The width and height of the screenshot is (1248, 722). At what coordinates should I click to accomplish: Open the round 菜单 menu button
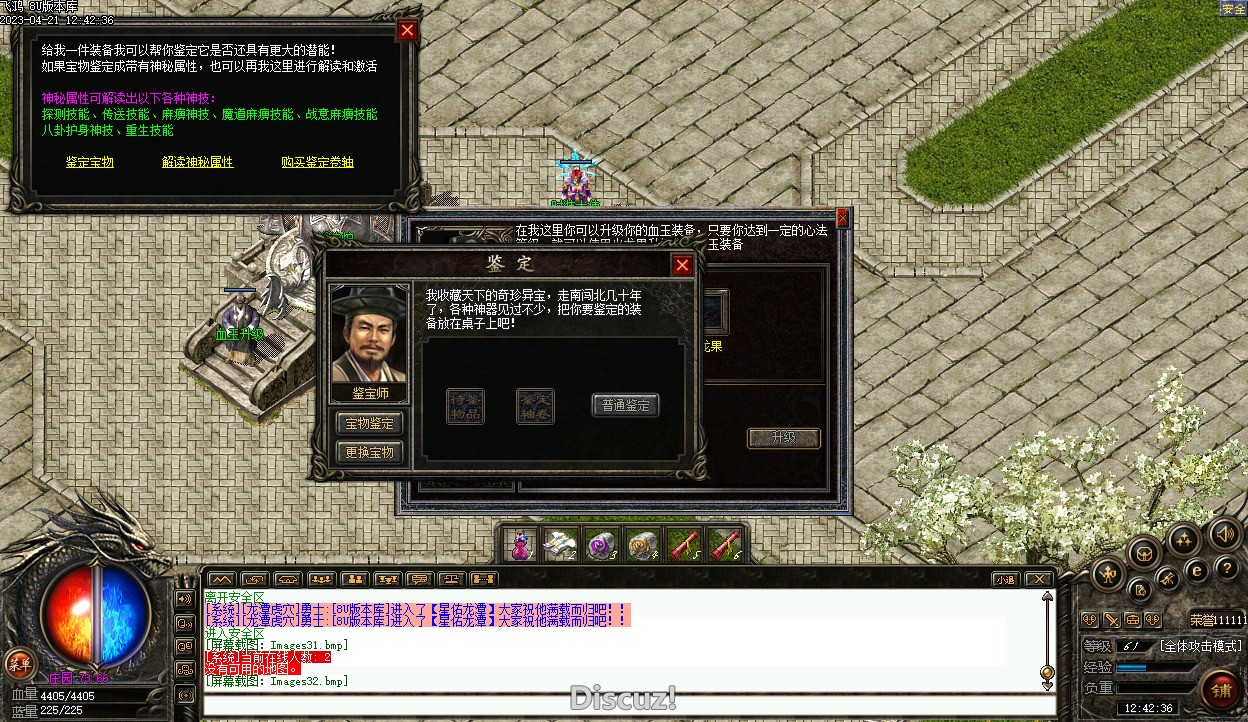[x=20, y=662]
